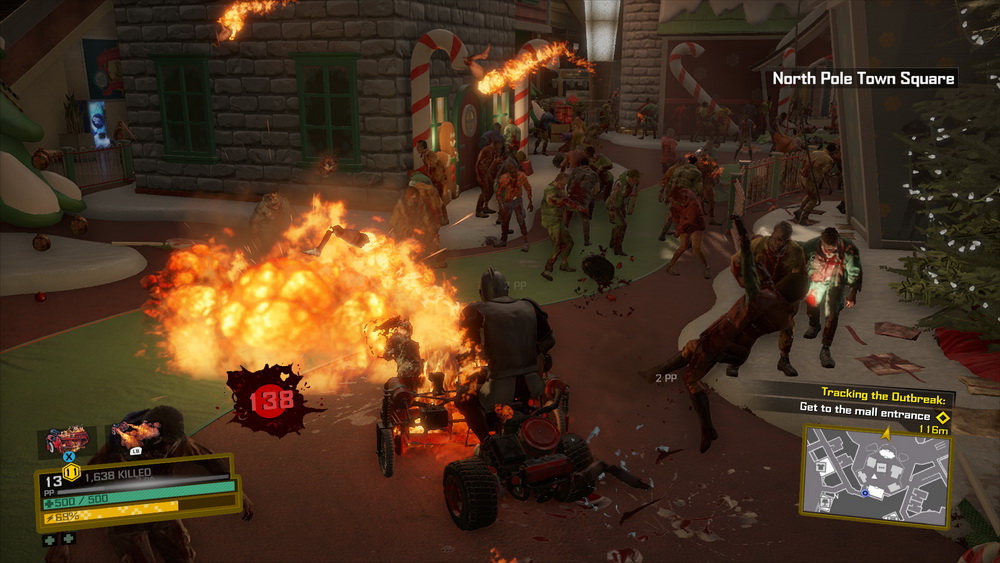Select the yellow objective arrow atop the minimap
The width and height of the screenshot is (1000, 563).
coord(884,432)
